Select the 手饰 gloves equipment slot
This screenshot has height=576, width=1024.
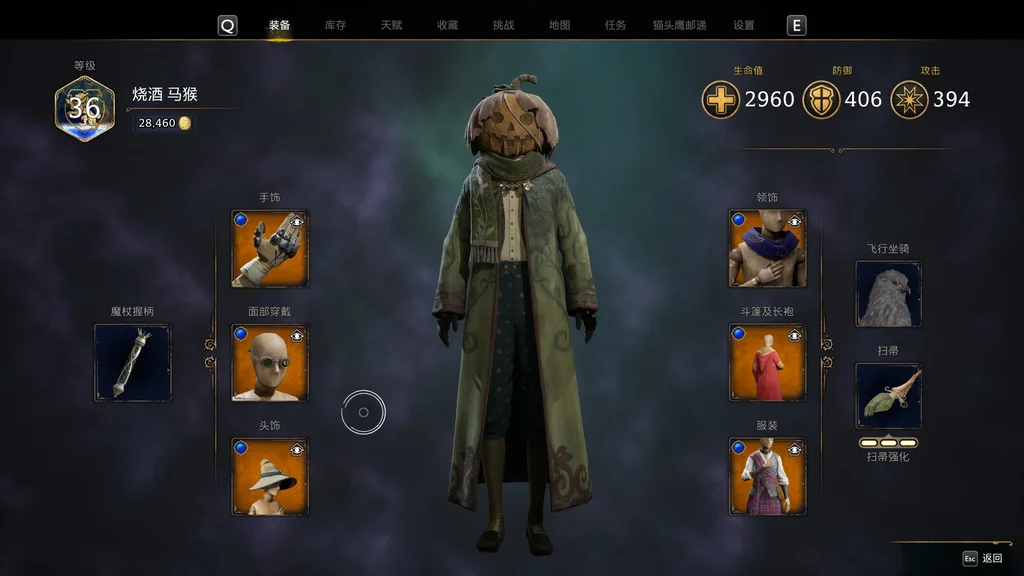[270, 248]
